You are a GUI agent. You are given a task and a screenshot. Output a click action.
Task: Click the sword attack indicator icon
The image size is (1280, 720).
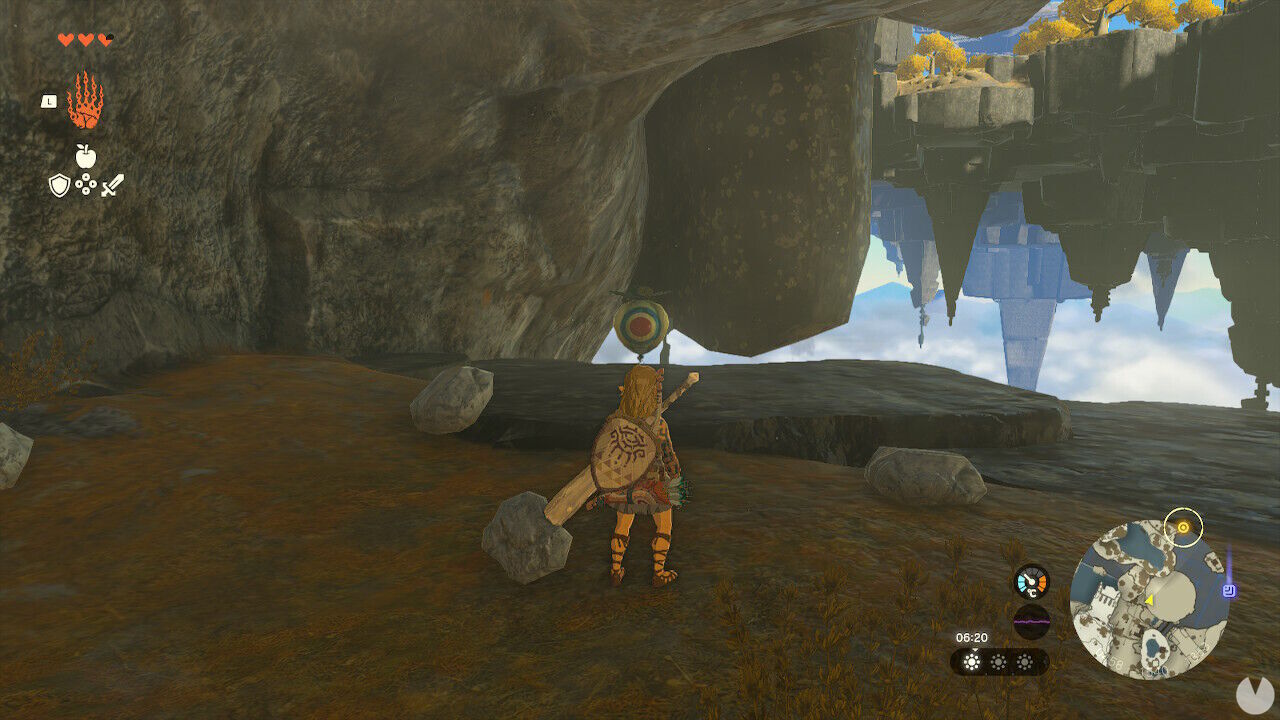click(112, 185)
